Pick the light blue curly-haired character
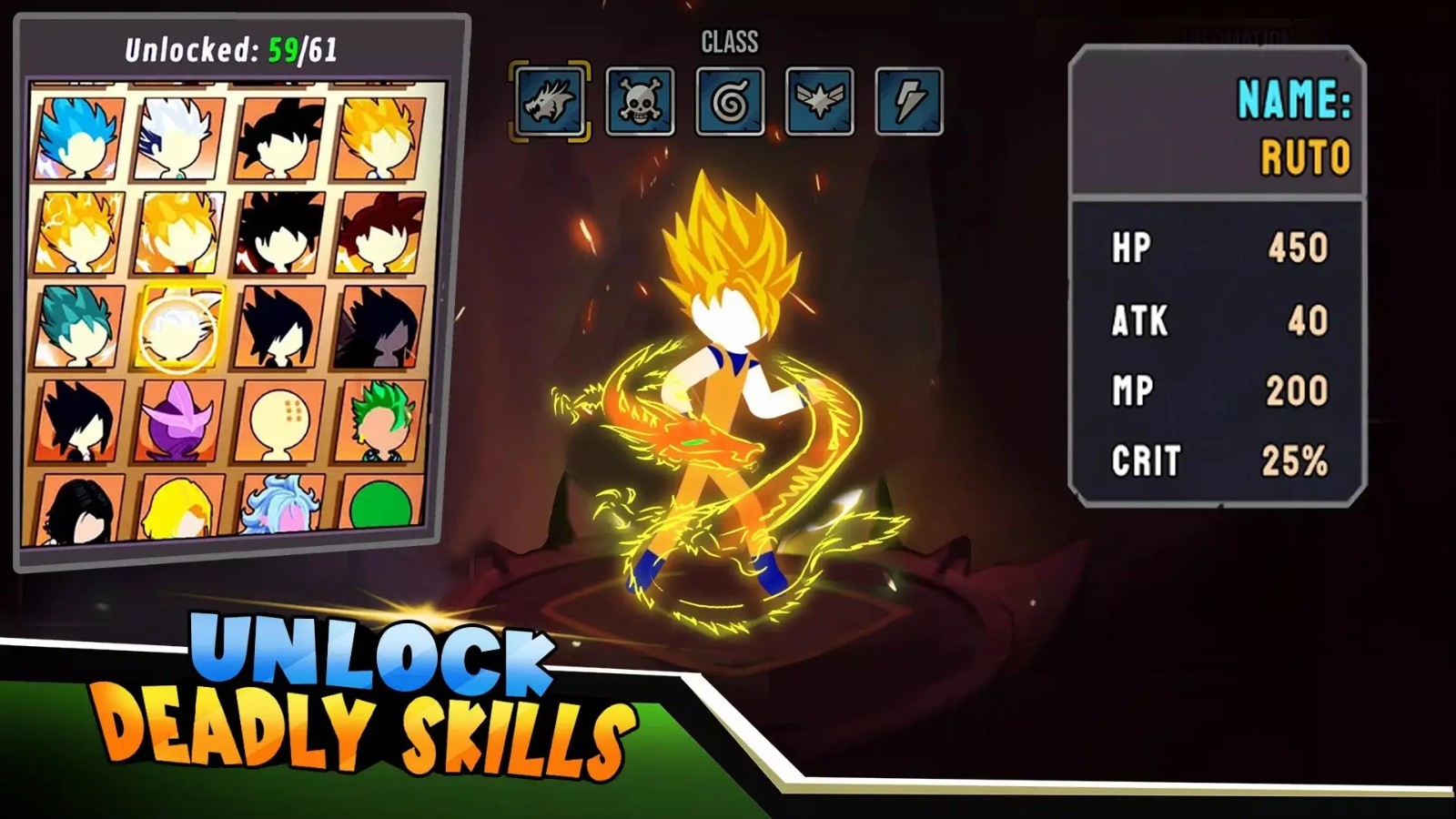The image size is (1456, 819). tap(280, 508)
